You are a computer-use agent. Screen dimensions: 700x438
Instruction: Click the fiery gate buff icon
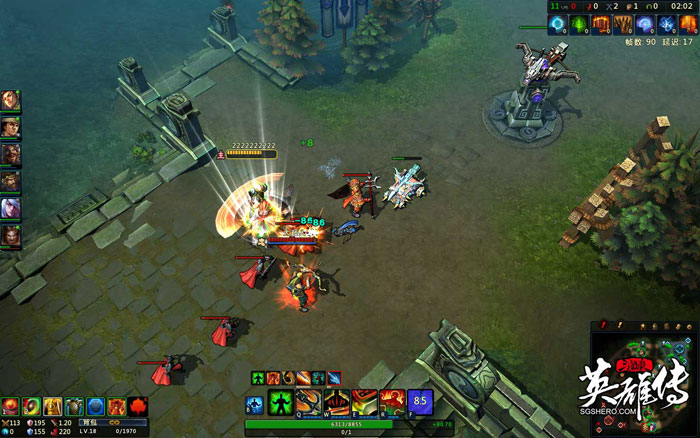(600, 23)
